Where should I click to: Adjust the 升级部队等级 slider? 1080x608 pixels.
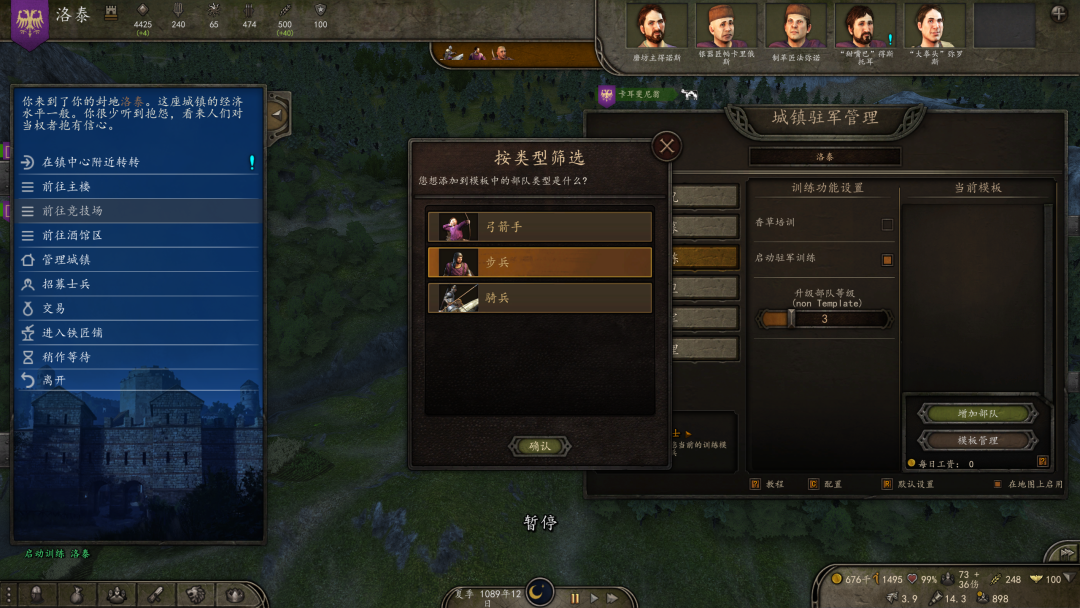pos(791,319)
